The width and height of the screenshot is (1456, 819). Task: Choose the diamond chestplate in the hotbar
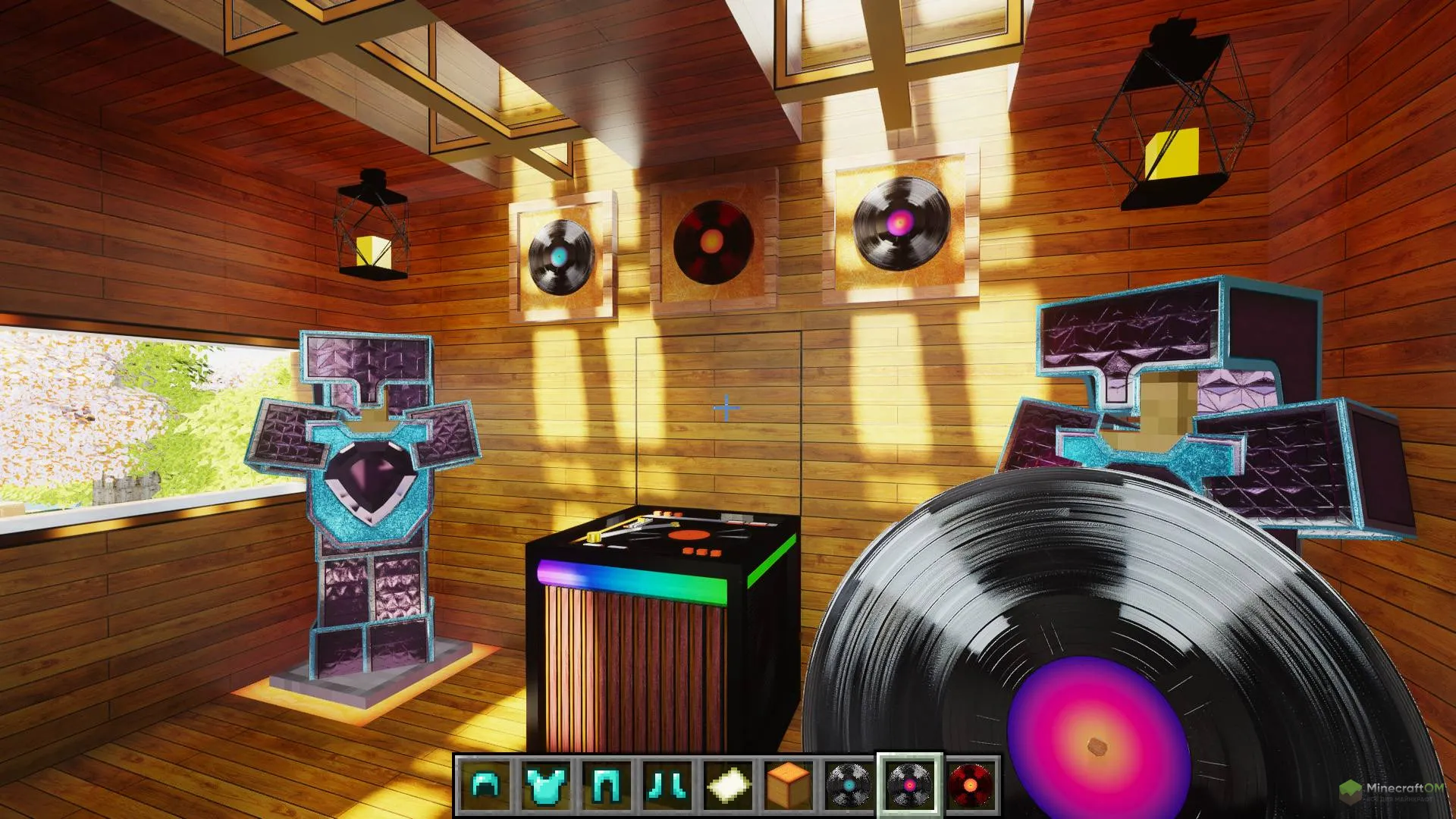click(544, 785)
